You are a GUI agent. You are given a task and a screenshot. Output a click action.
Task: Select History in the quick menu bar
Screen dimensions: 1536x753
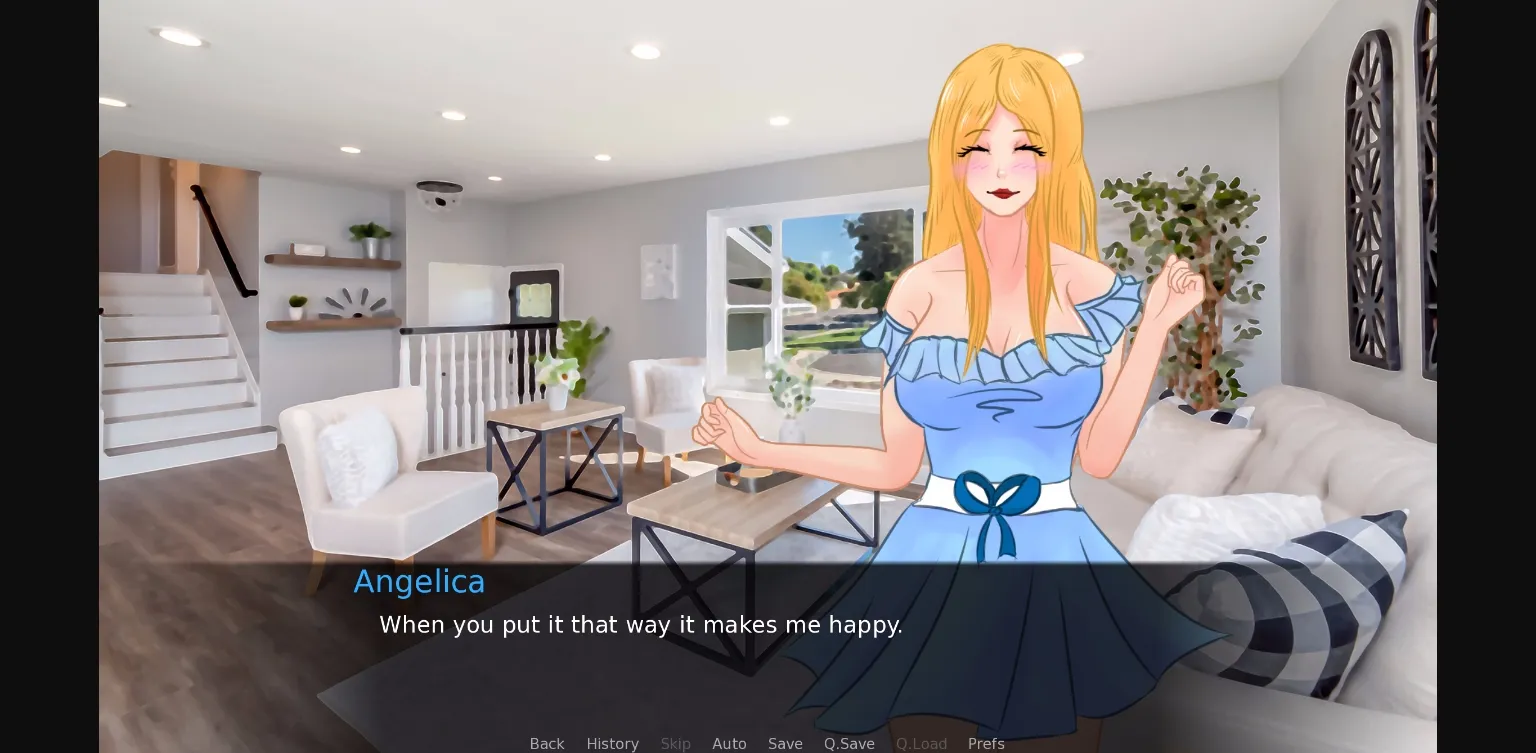click(612, 744)
